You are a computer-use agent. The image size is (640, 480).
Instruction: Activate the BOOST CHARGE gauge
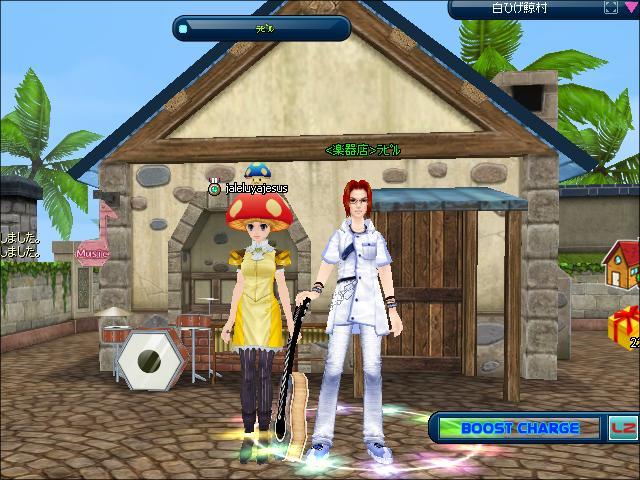(x=518, y=428)
